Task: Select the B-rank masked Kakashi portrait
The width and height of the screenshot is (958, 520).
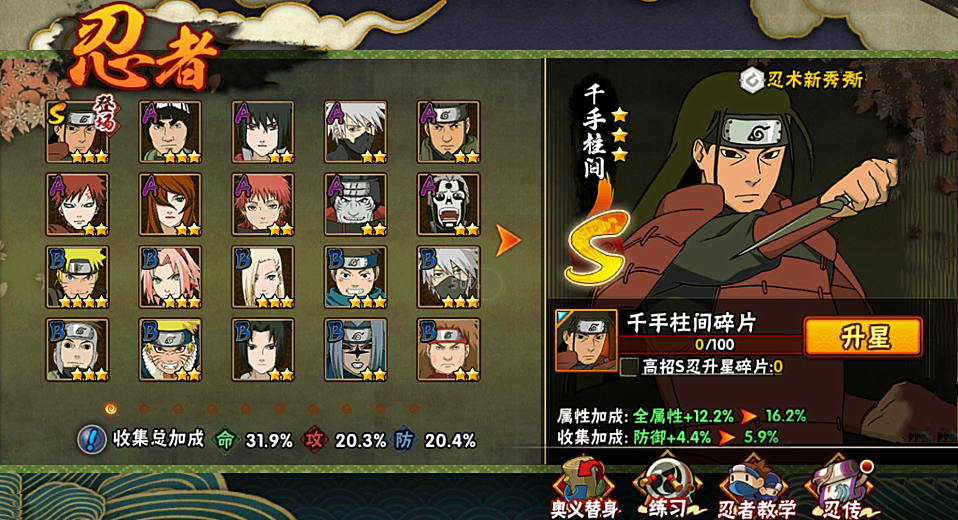Action: 448,276
